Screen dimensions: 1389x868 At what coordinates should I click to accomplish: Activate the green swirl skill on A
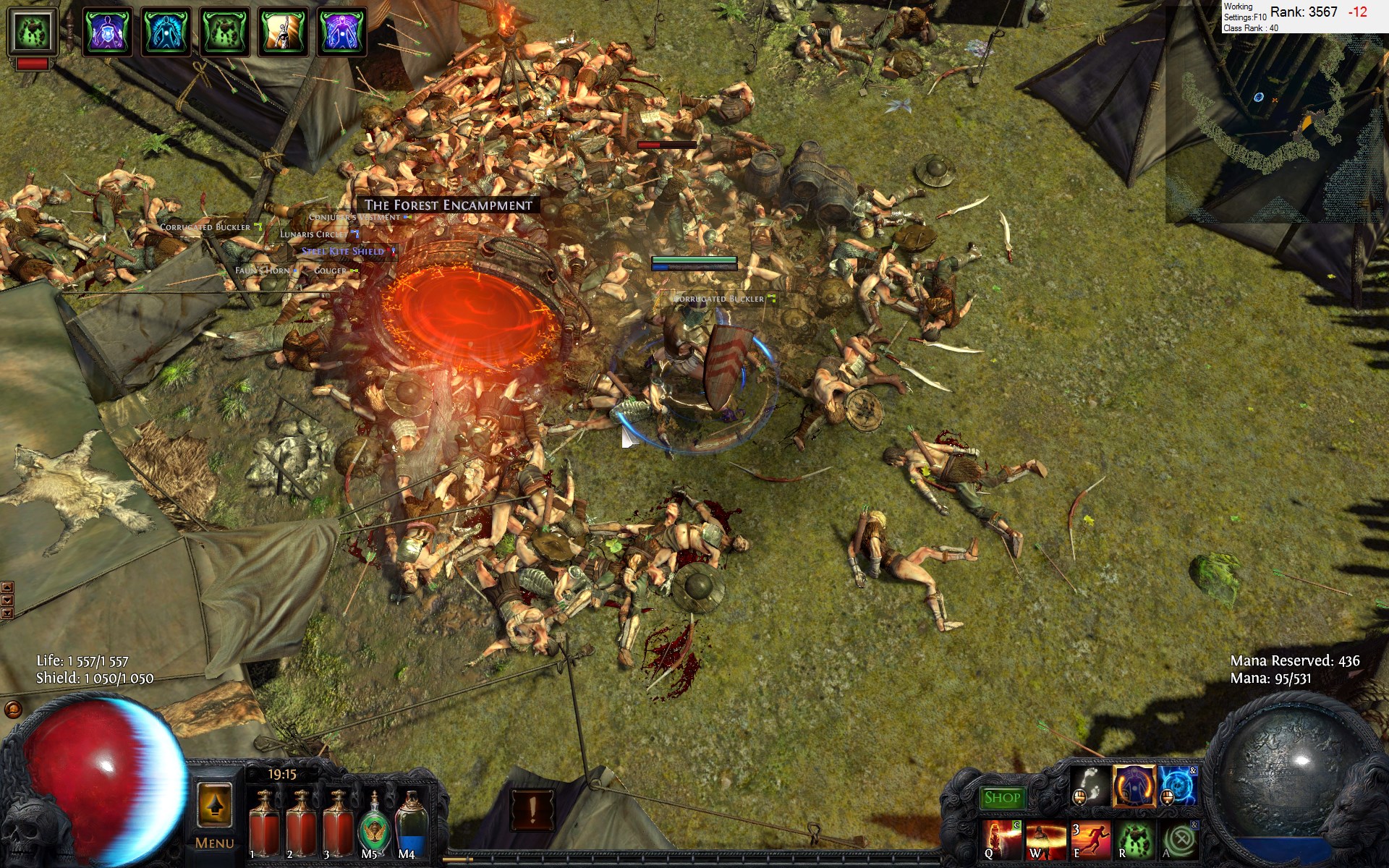coord(1179,839)
